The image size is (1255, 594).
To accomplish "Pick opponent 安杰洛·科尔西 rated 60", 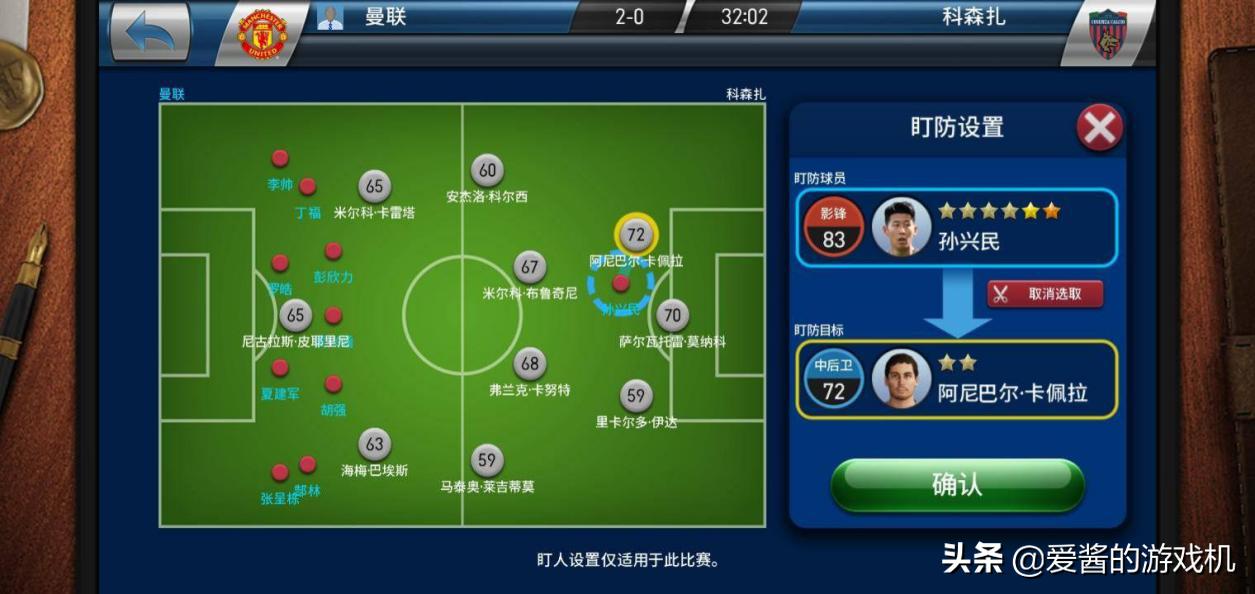I will (486, 171).
